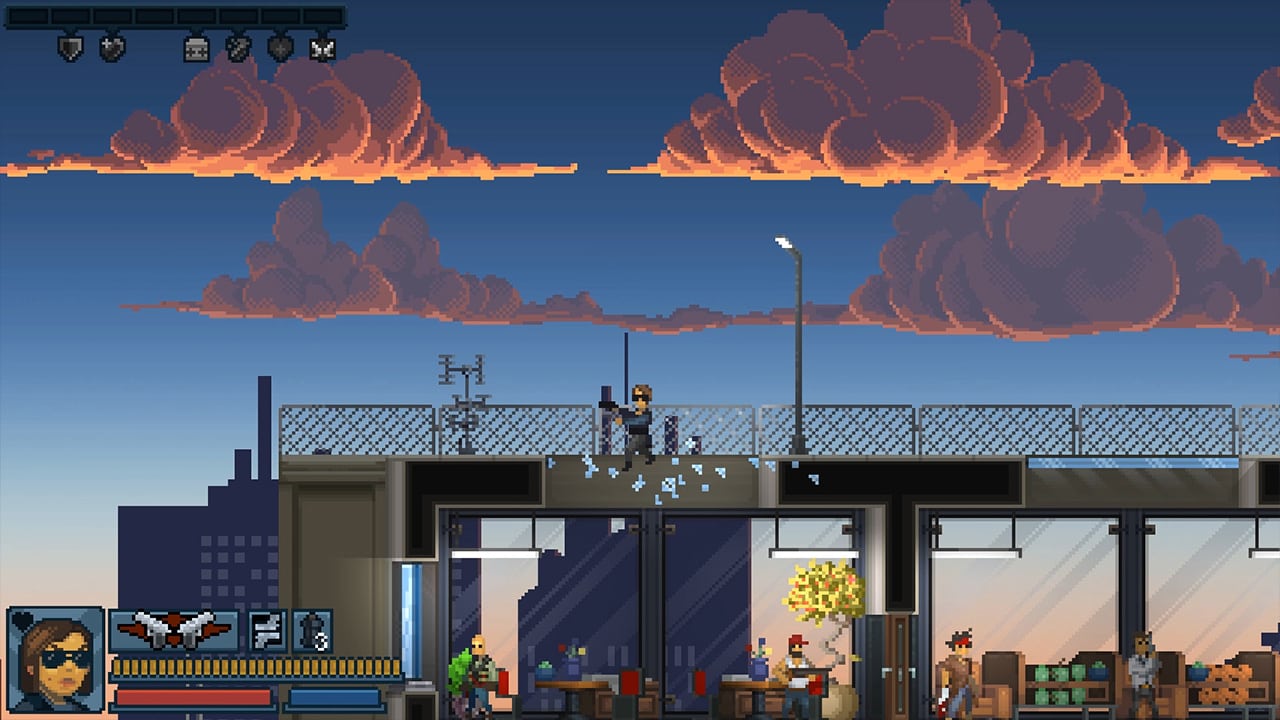Click the briefcase medal icon
Viewport: 1280px width, 720px height.
click(196, 47)
